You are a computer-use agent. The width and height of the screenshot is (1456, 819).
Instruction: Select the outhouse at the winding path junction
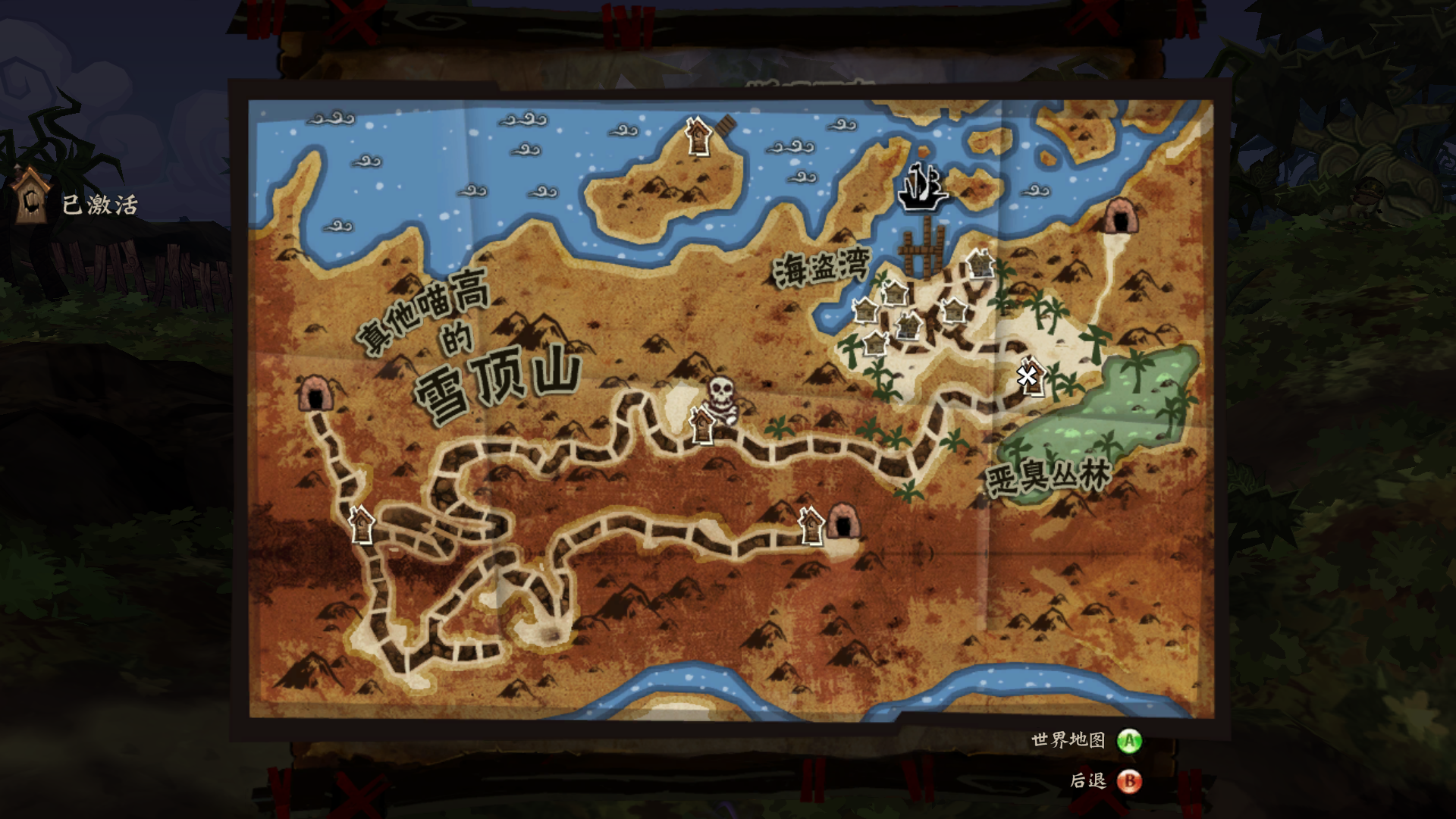coord(362,525)
